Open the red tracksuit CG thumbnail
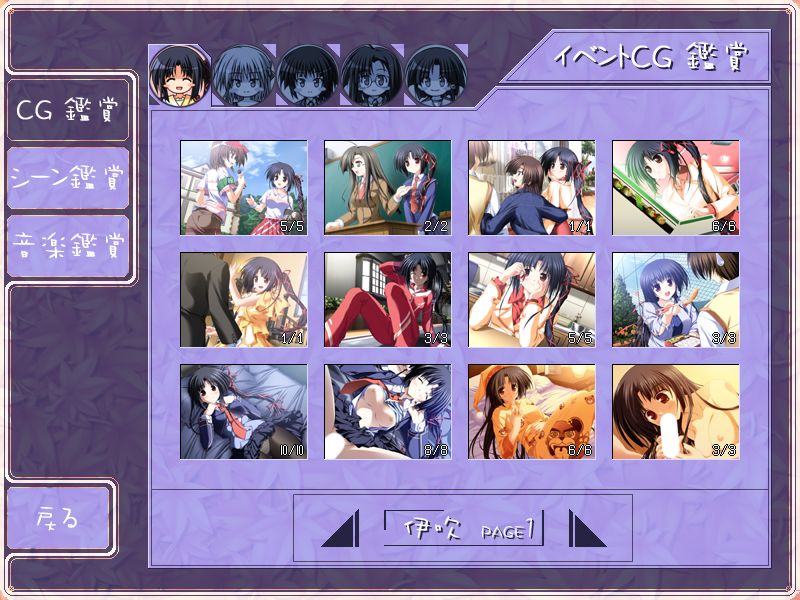This screenshot has width=800, height=600. click(387, 299)
